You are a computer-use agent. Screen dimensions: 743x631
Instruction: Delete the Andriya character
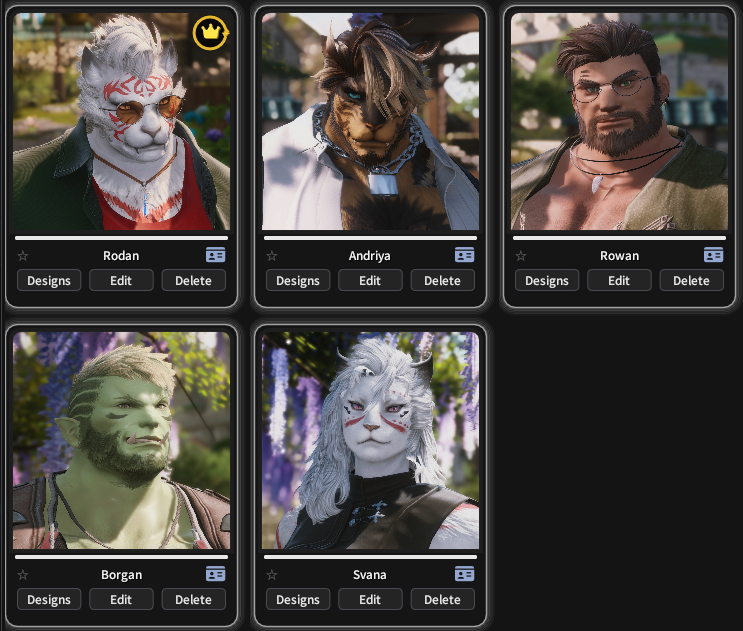point(442,281)
